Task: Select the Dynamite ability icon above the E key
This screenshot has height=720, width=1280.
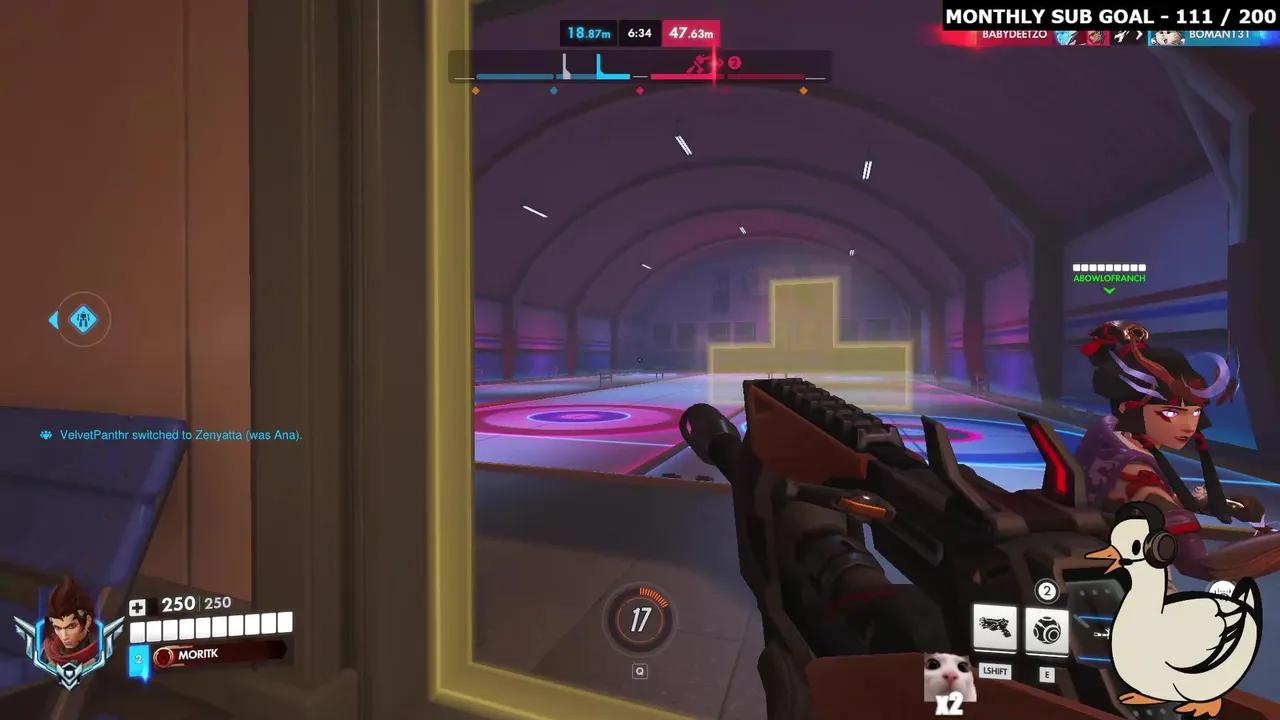Action: (1047, 628)
